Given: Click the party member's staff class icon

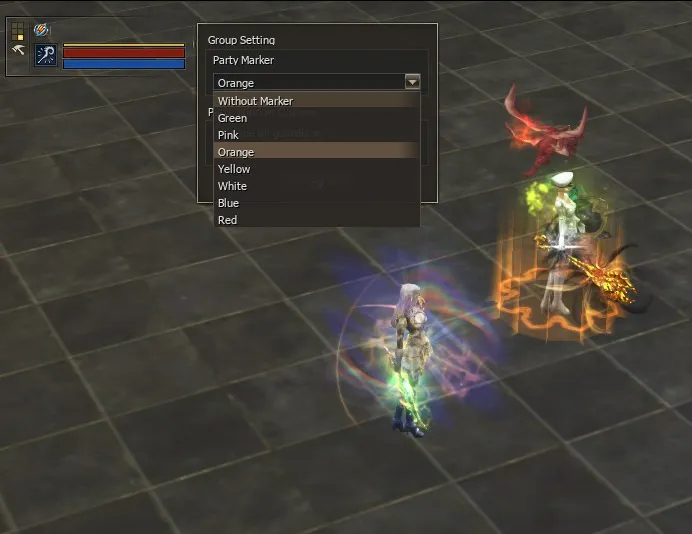Looking at the screenshot, I should click(x=46, y=55).
